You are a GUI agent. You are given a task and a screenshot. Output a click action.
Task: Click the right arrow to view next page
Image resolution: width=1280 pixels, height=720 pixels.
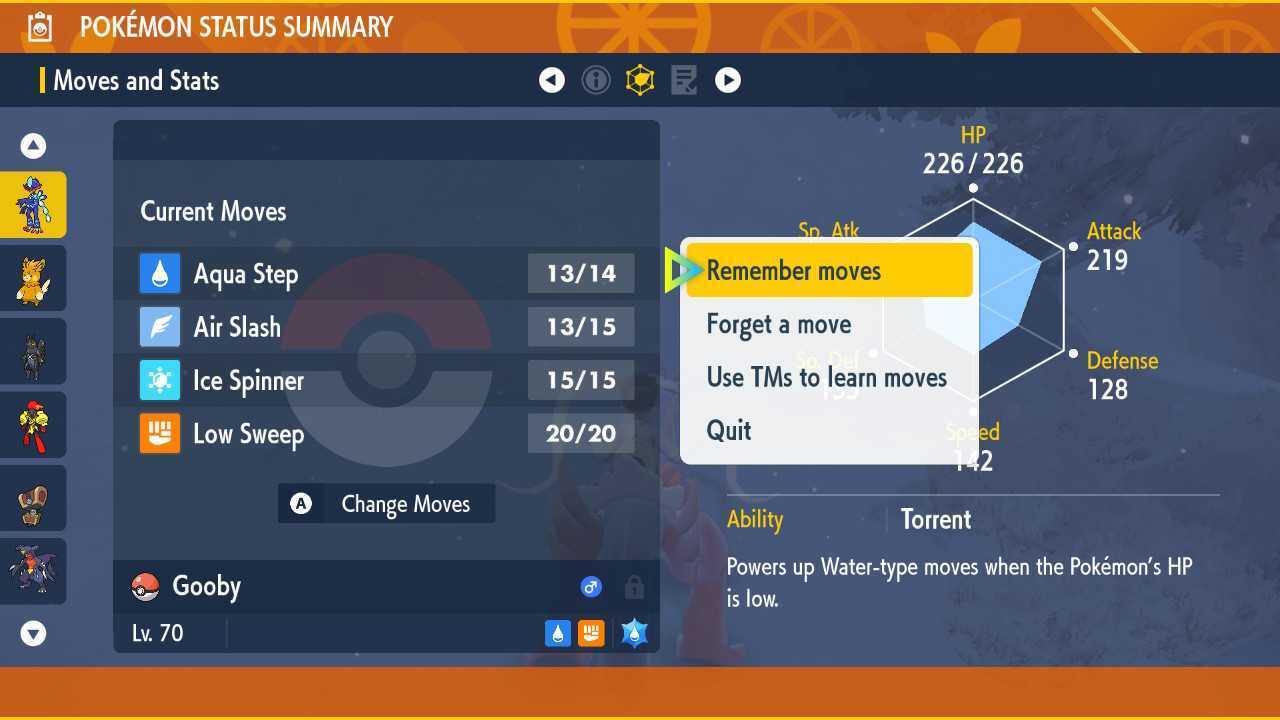tap(728, 80)
